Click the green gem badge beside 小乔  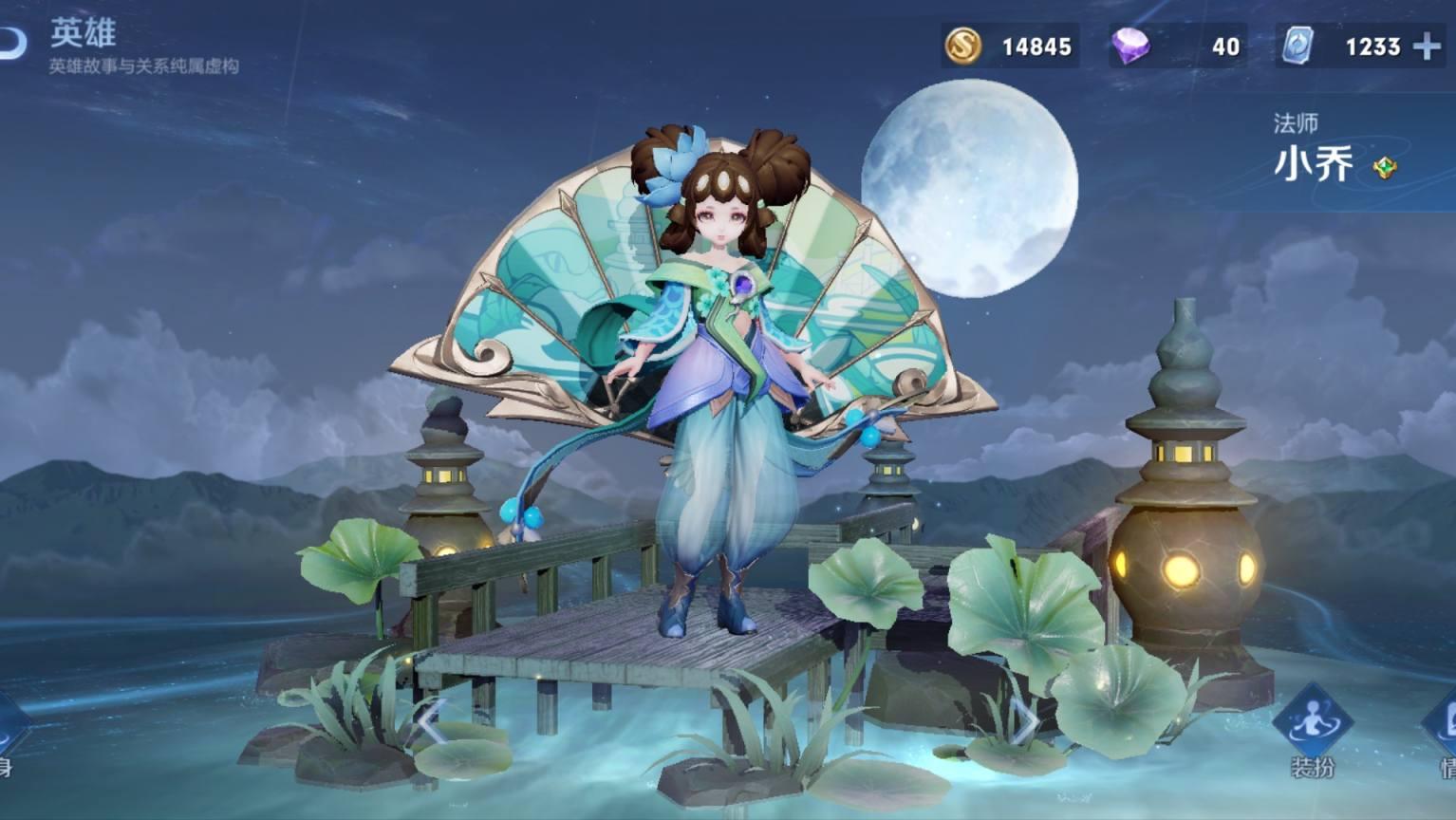pos(1385,168)
